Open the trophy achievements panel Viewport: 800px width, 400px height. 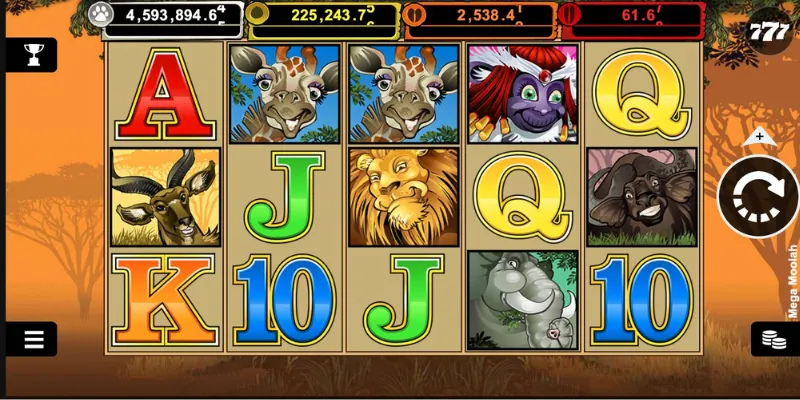click(x=32, y=54)
